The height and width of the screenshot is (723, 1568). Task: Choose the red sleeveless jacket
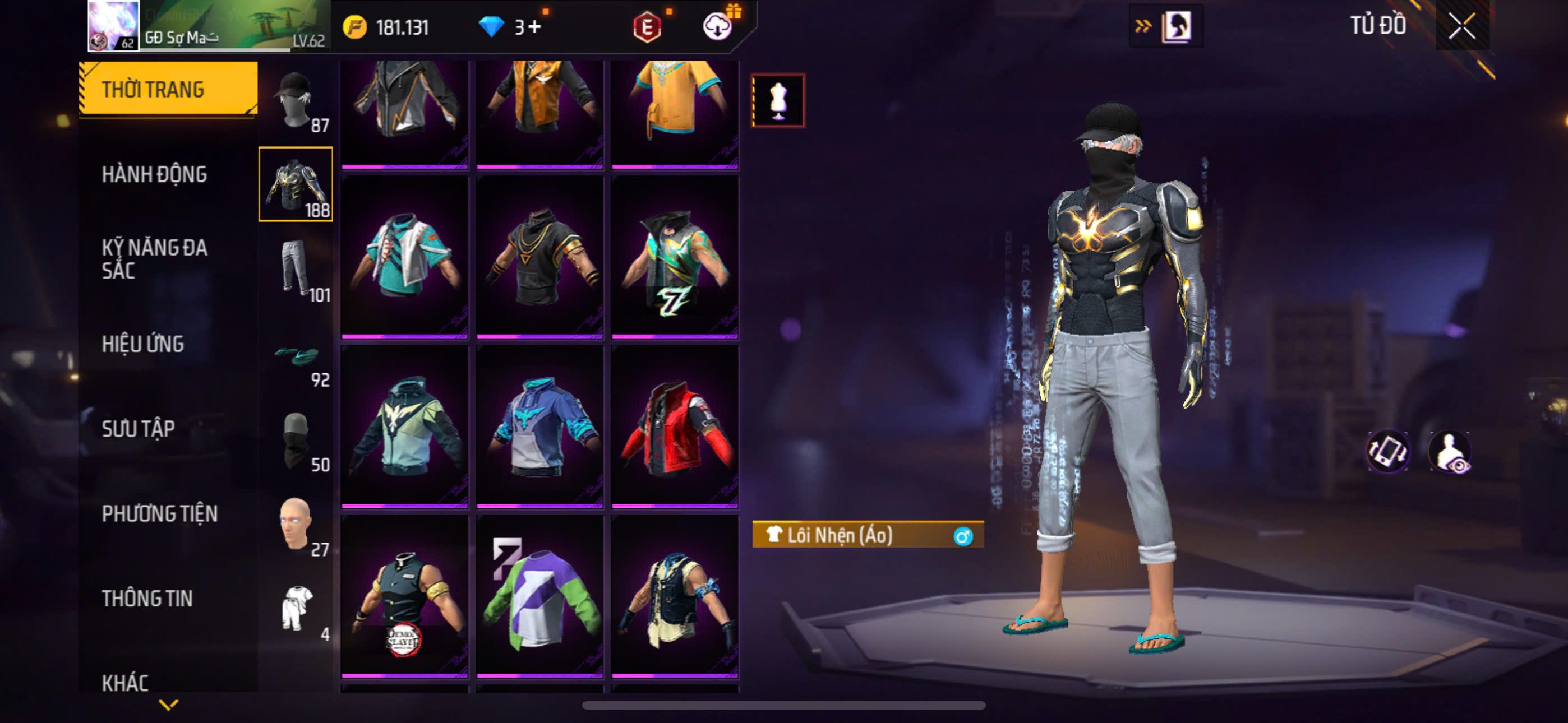click(x=675, y=426)
